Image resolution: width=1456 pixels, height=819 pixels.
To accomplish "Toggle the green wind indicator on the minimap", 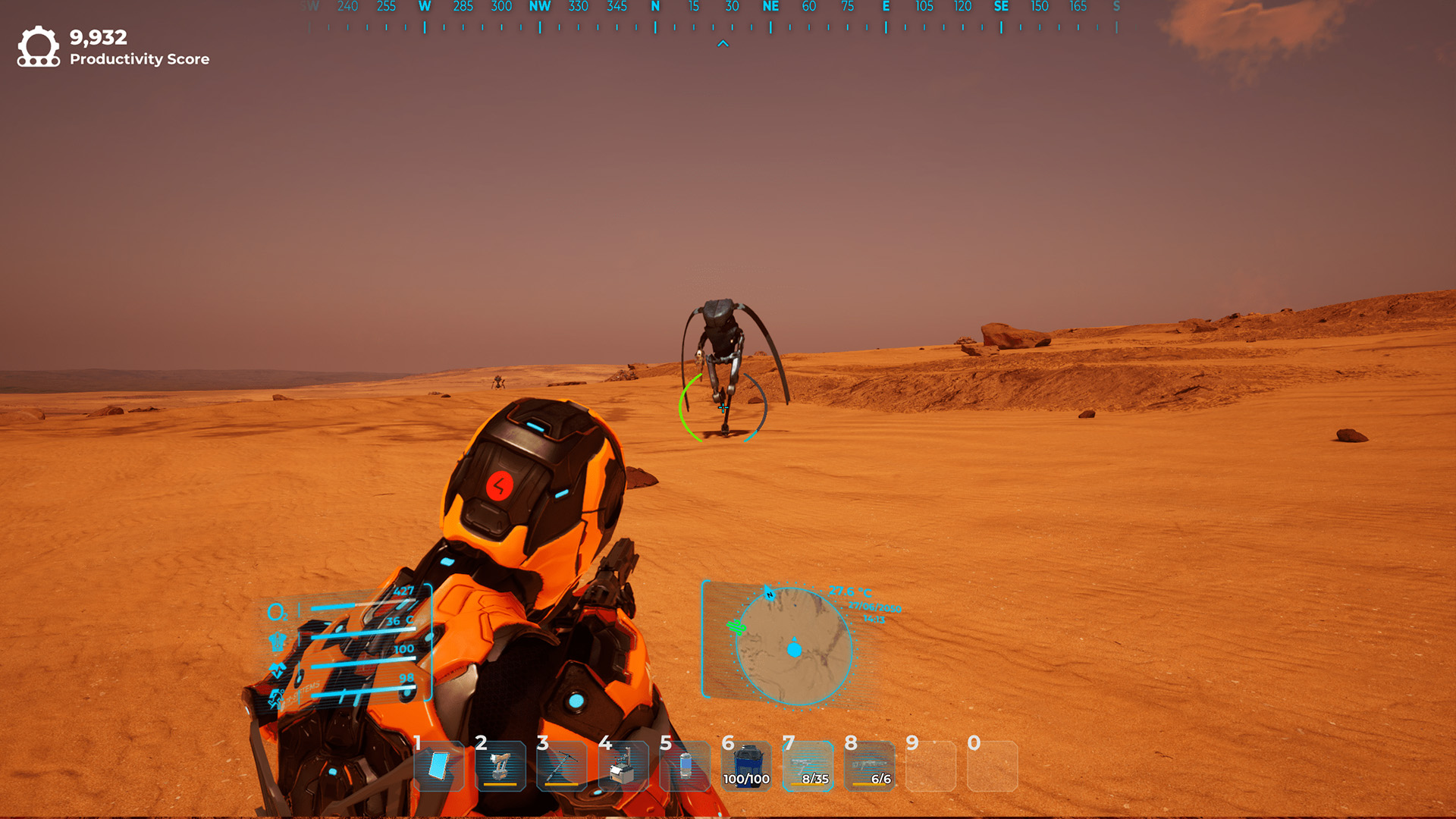I will point(736,628).
